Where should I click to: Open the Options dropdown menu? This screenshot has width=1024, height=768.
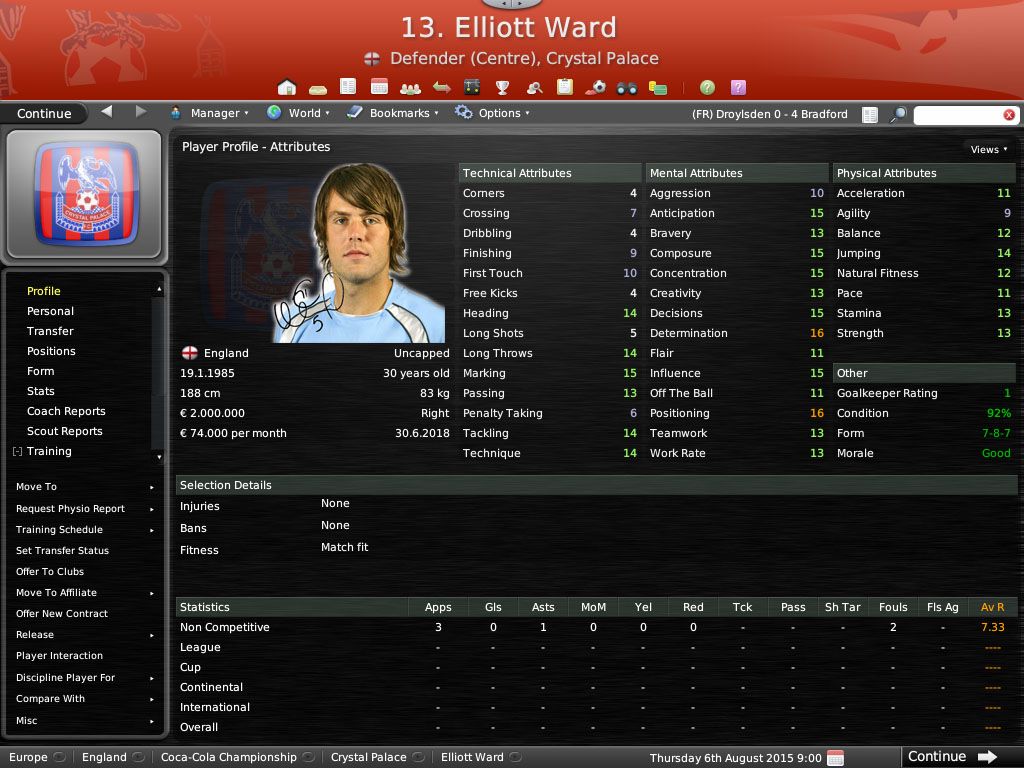pos(492,113)
